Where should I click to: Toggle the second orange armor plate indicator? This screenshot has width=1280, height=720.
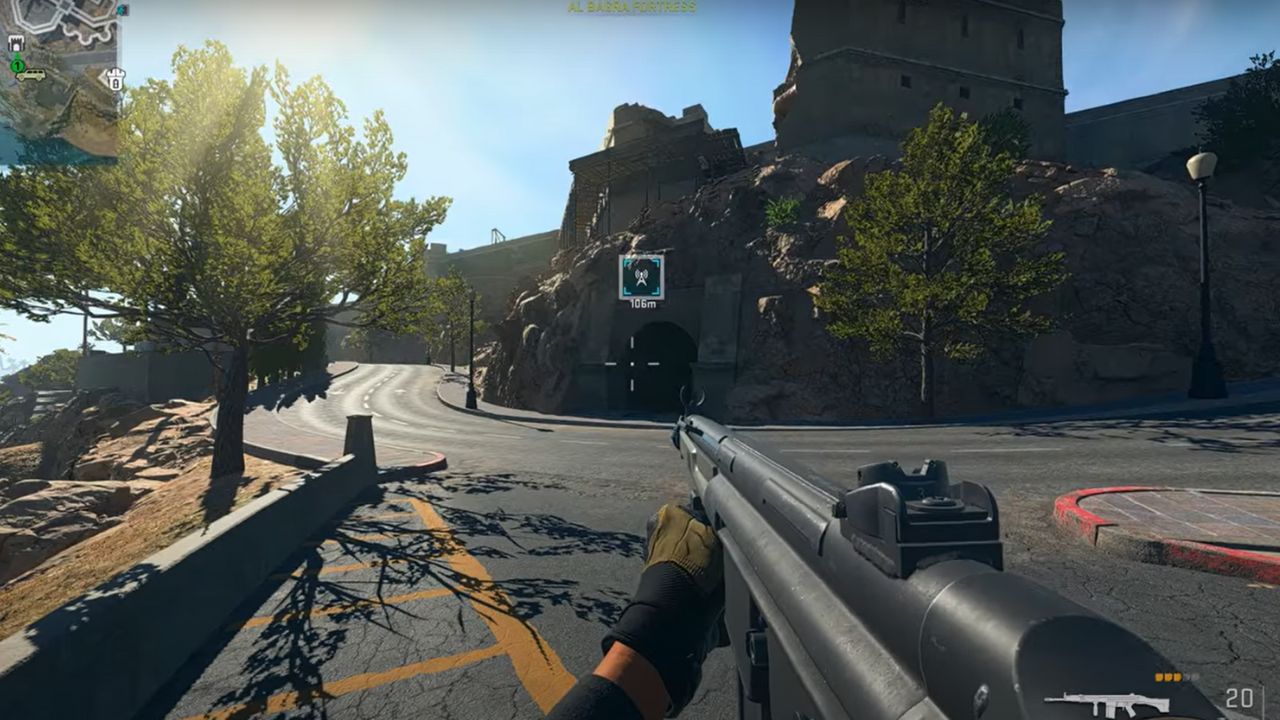tap(1169, 677)
